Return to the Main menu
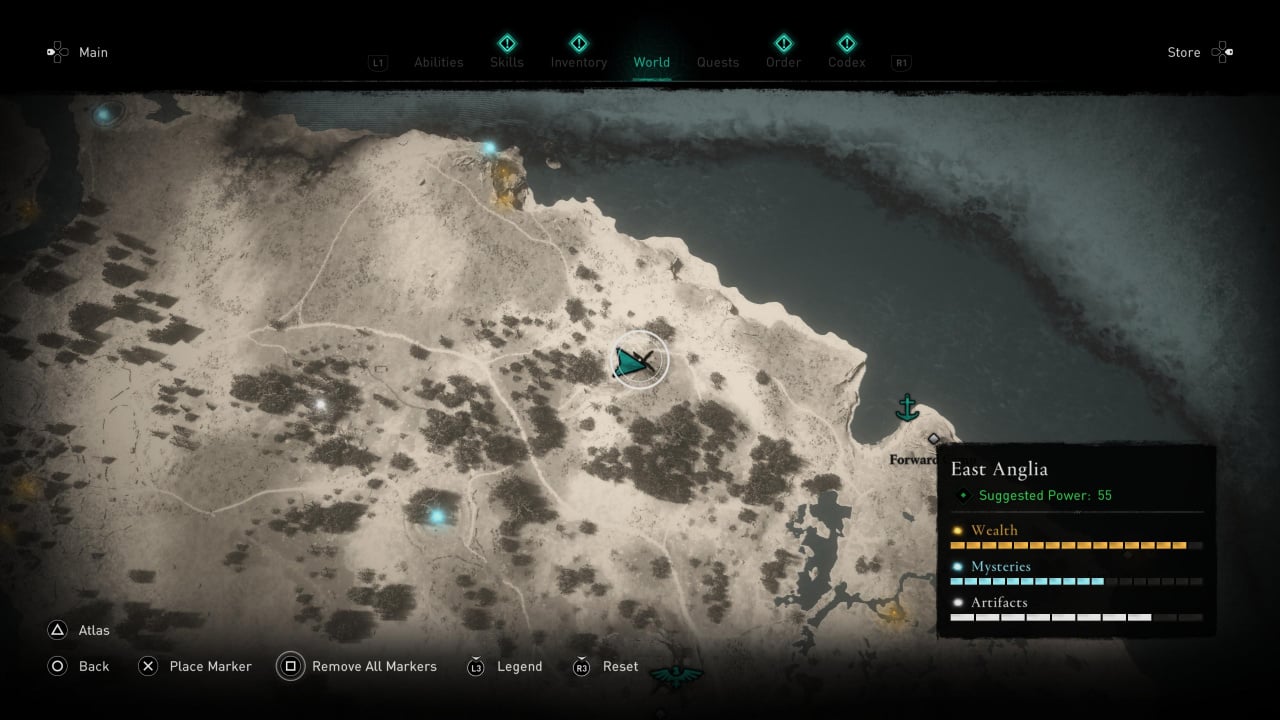 pyautogui.click(x=93, y=52)
